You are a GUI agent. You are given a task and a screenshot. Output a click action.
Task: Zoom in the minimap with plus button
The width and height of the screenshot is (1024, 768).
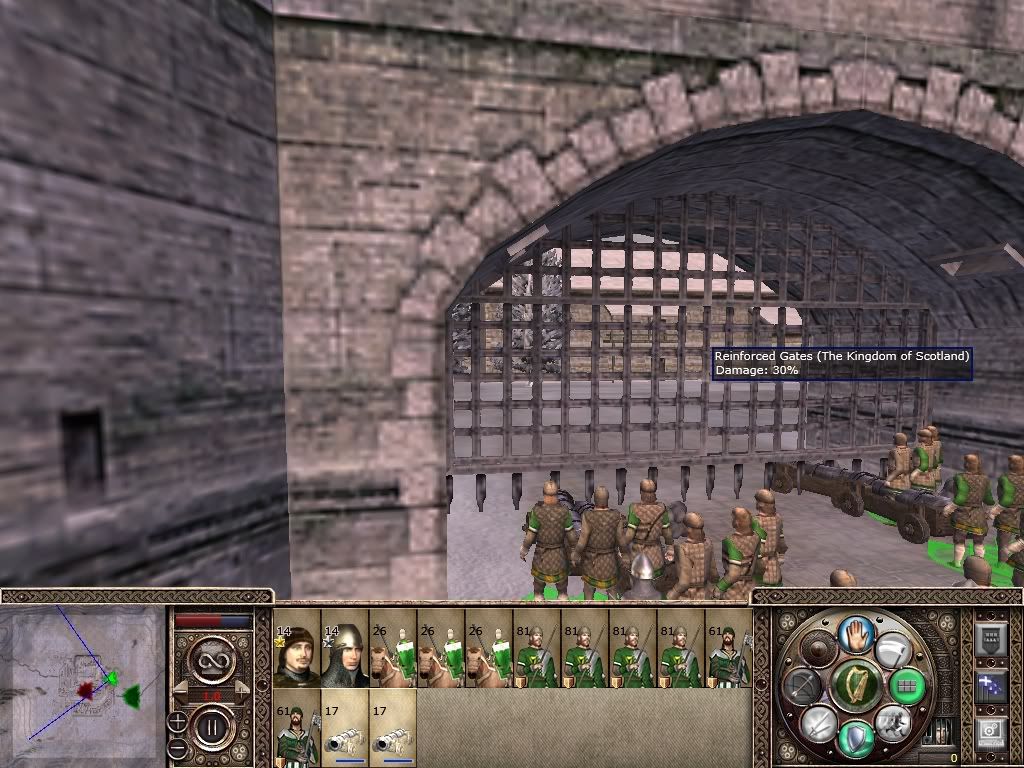[x=177, y=720]
